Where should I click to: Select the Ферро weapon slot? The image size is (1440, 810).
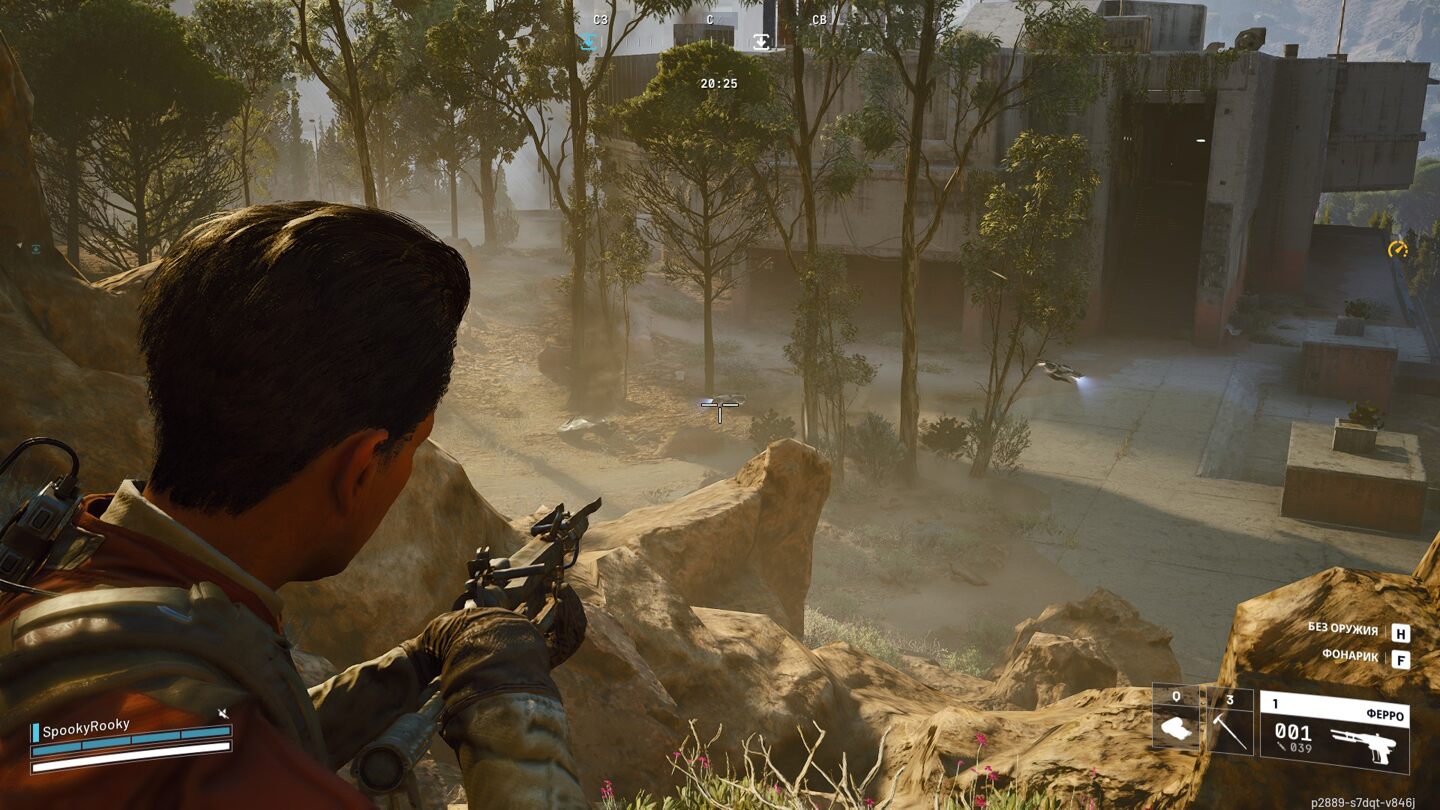(1334, 731)
